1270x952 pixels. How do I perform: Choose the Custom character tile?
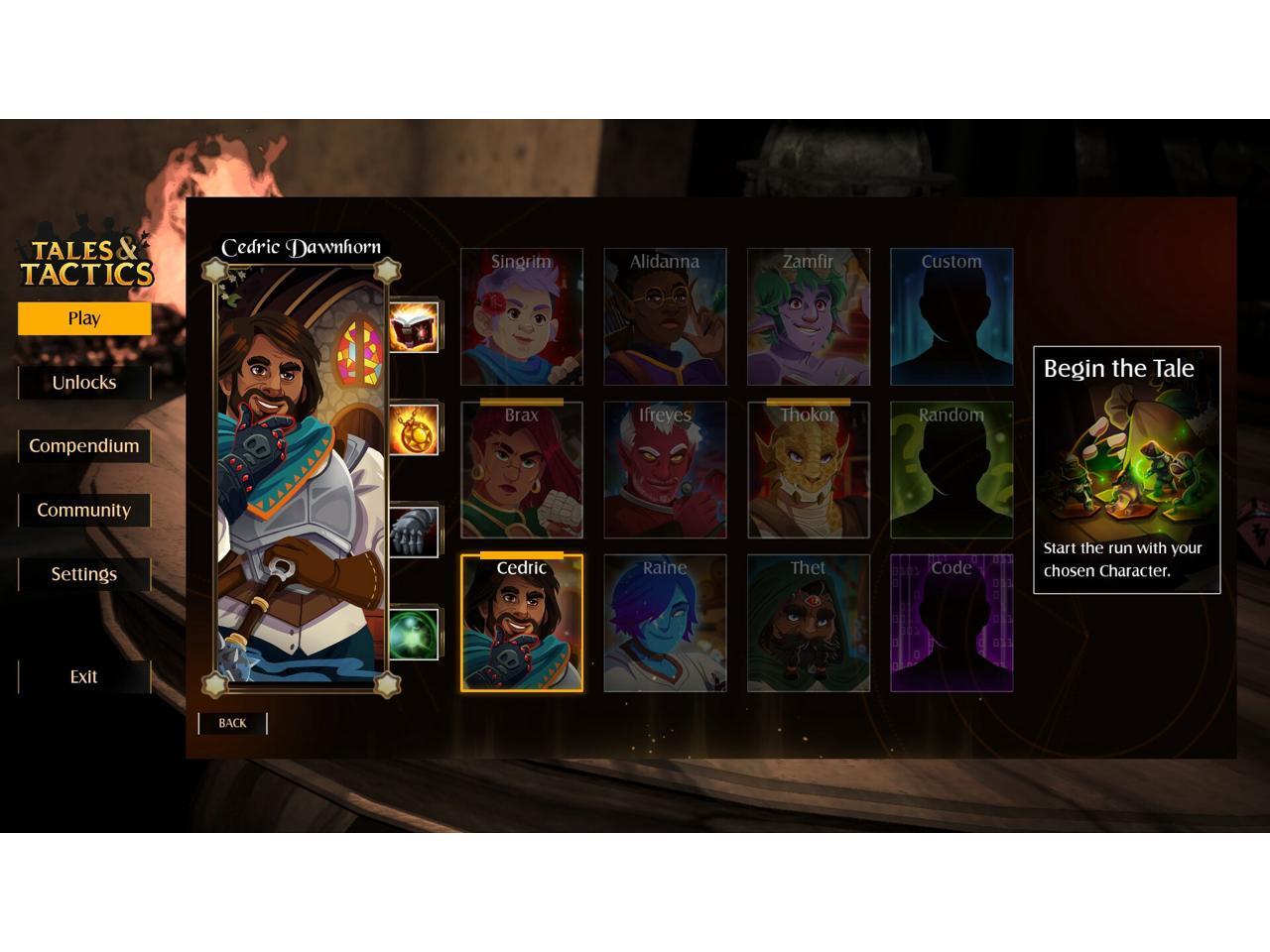pyautogui.click(x=952, y=317)
